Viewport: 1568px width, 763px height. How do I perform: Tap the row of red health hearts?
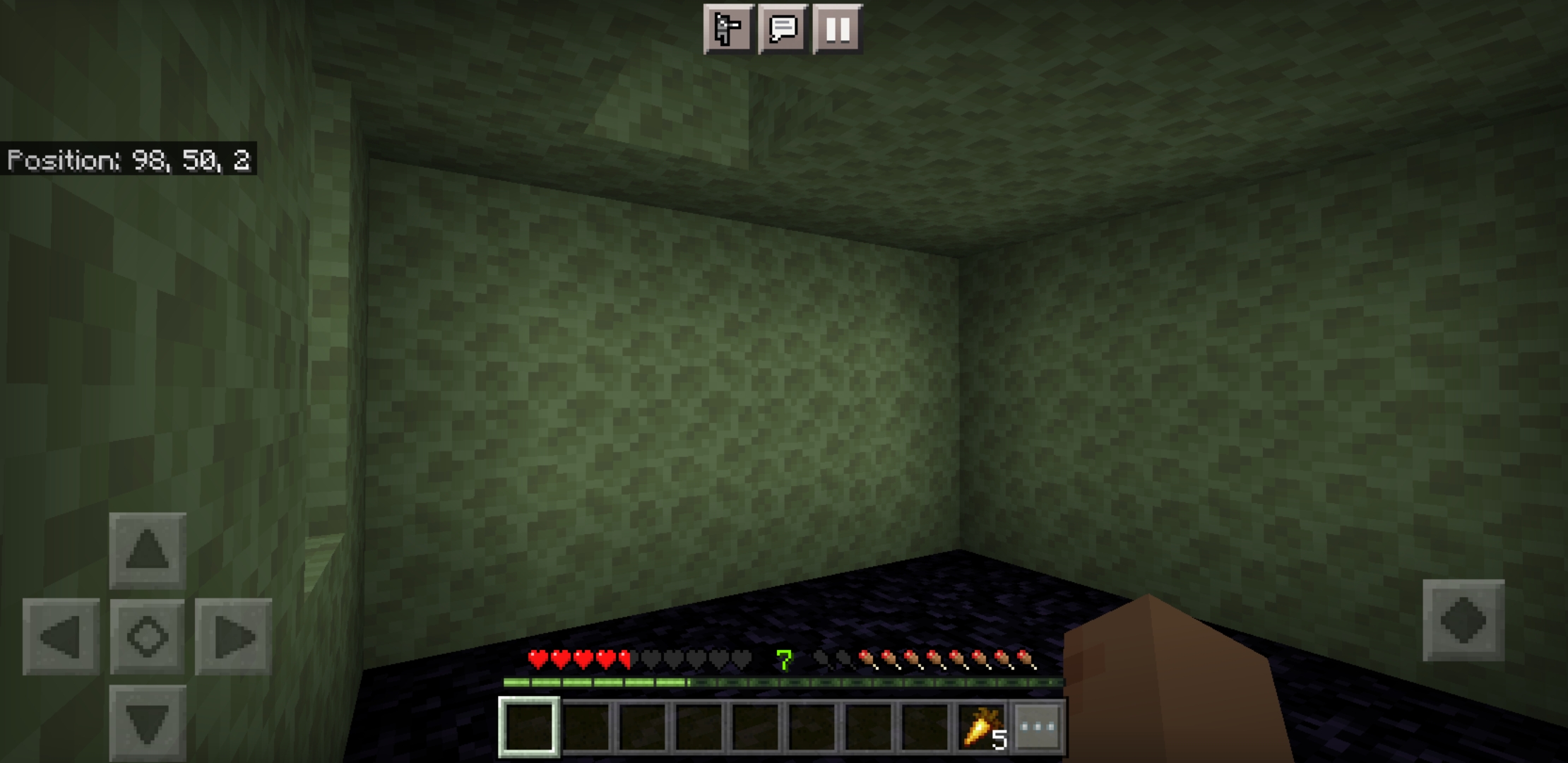coord(579,658)
